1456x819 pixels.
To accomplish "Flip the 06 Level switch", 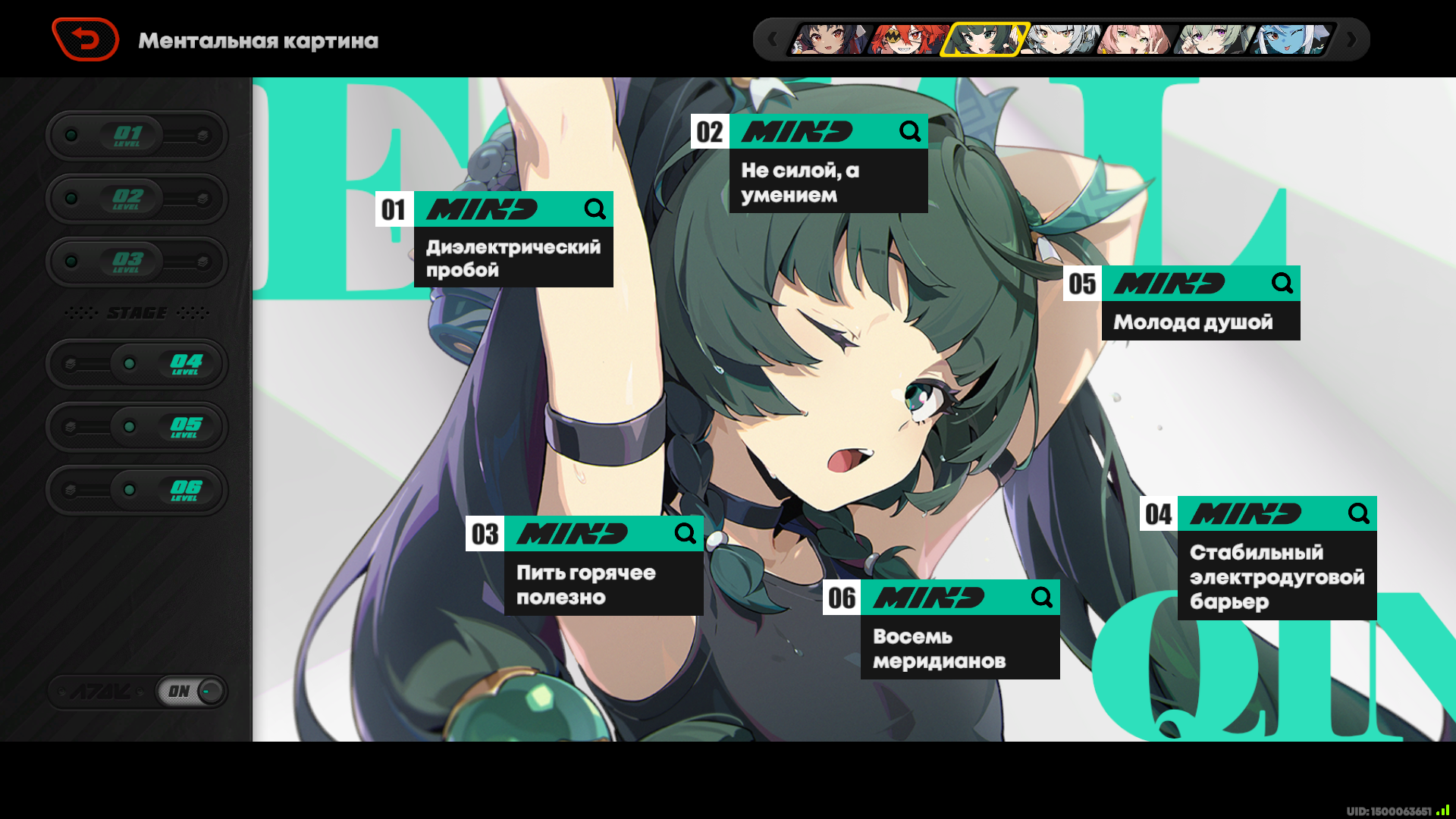I will point(136,490).
